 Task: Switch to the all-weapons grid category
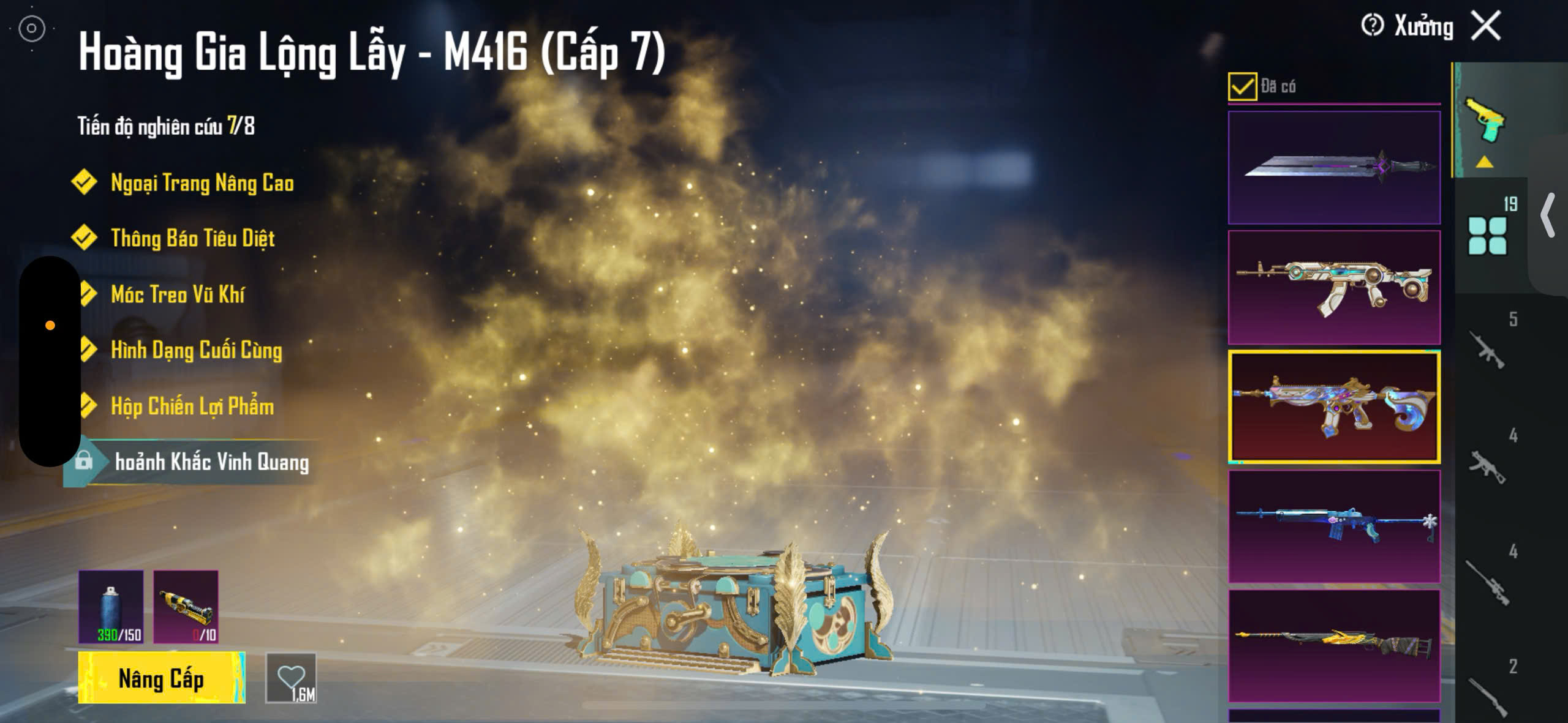pyautogui.click(x=1488, y=235)
